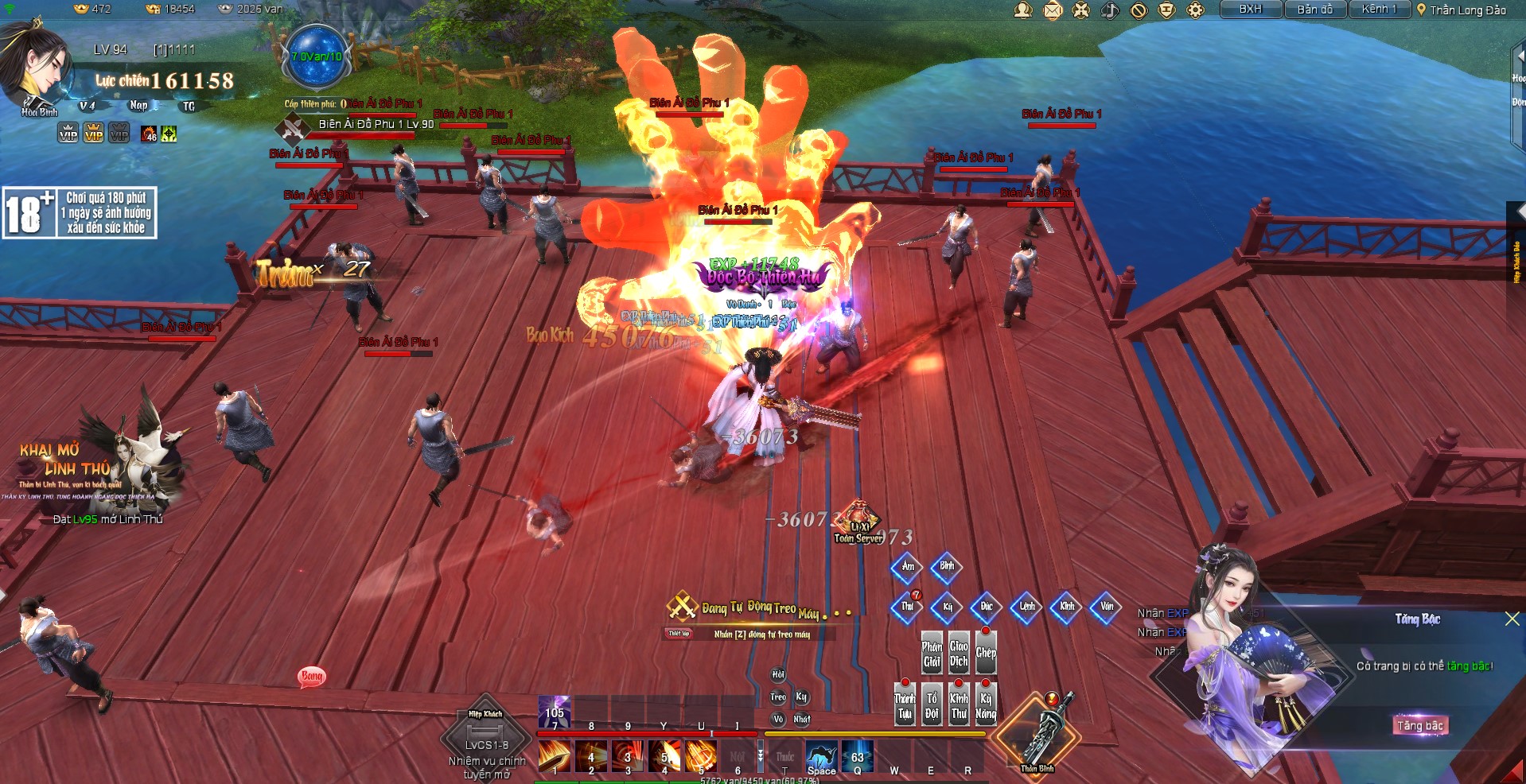Open the Thần Binh weapon emblem
The image size is (1526, 784).
click(x=1037, y=735)
